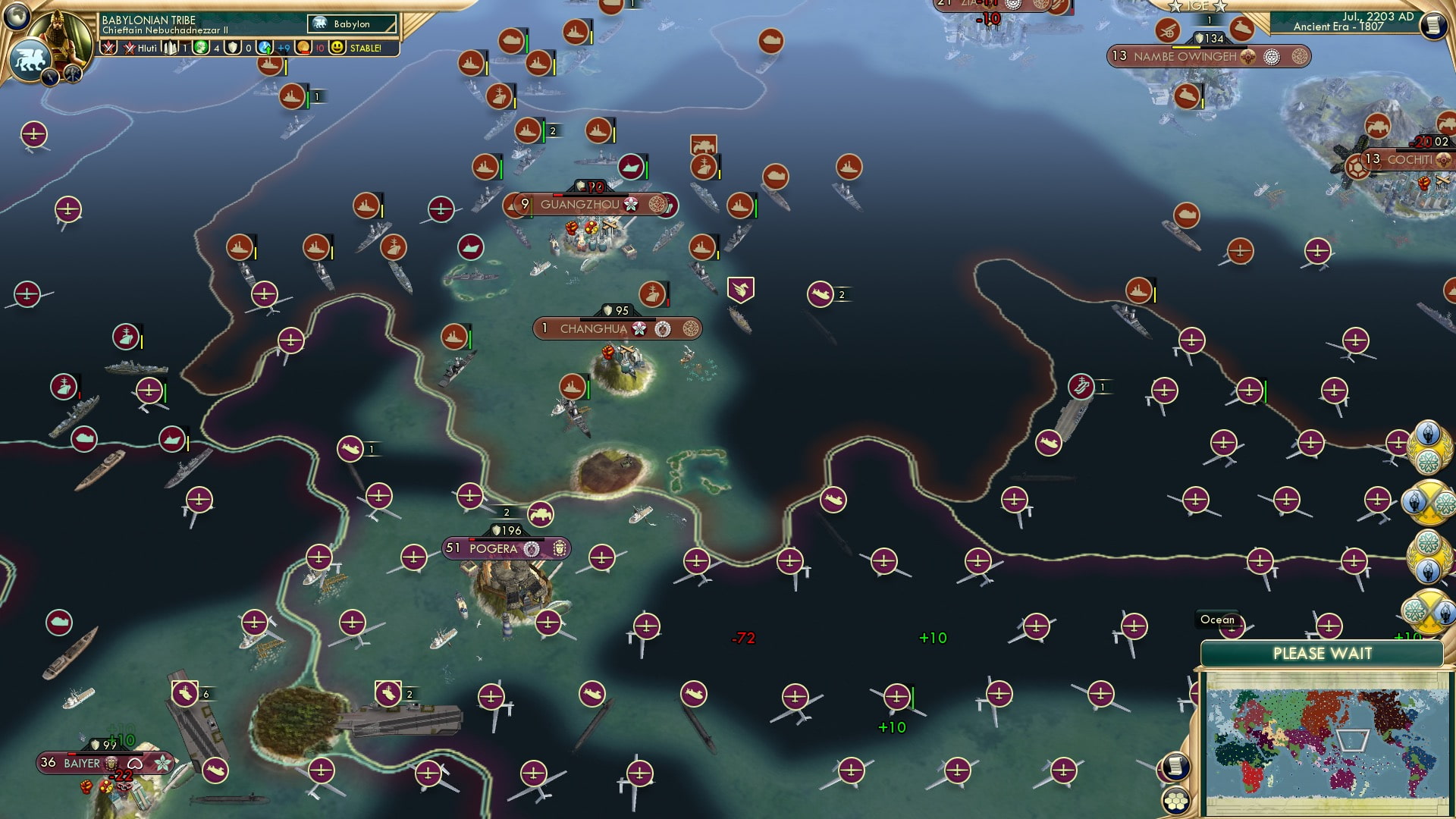The width and height of the screenshot is (1456, 819).
Task: Toggle the hex grid button near the minimap
Action: tap(1175, 801)
